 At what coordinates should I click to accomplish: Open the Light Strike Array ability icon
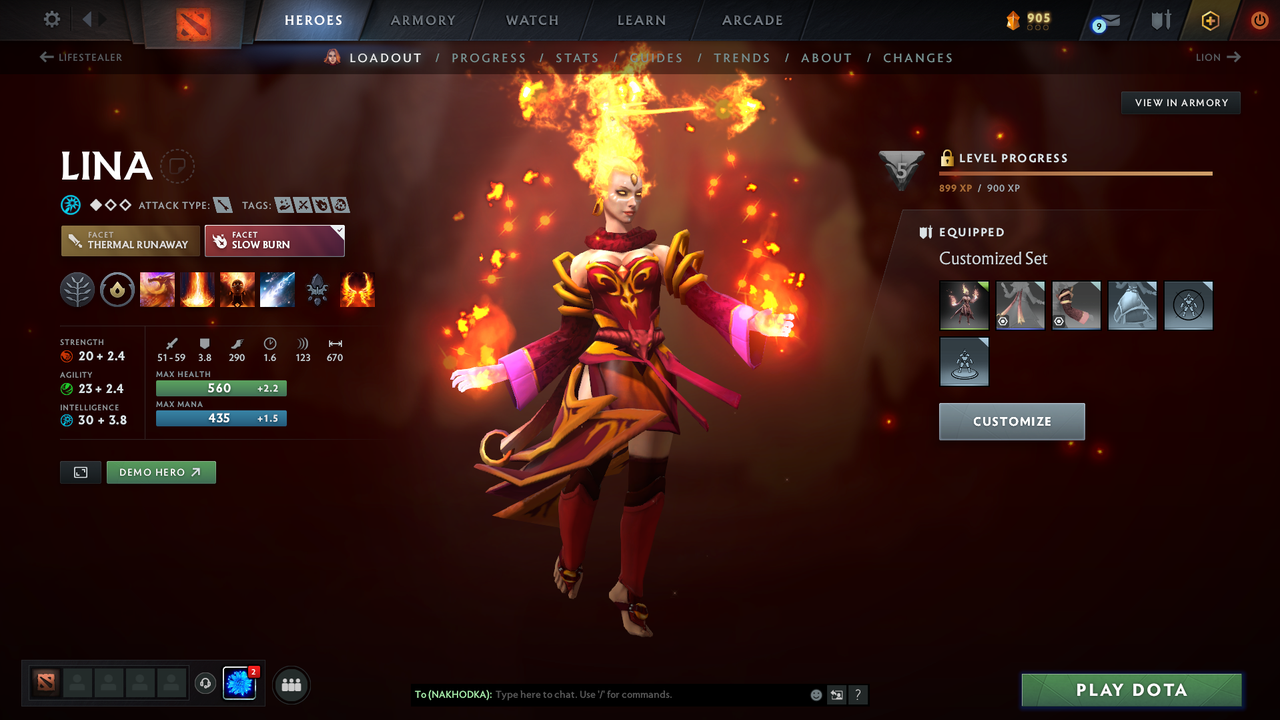(197, 289)
